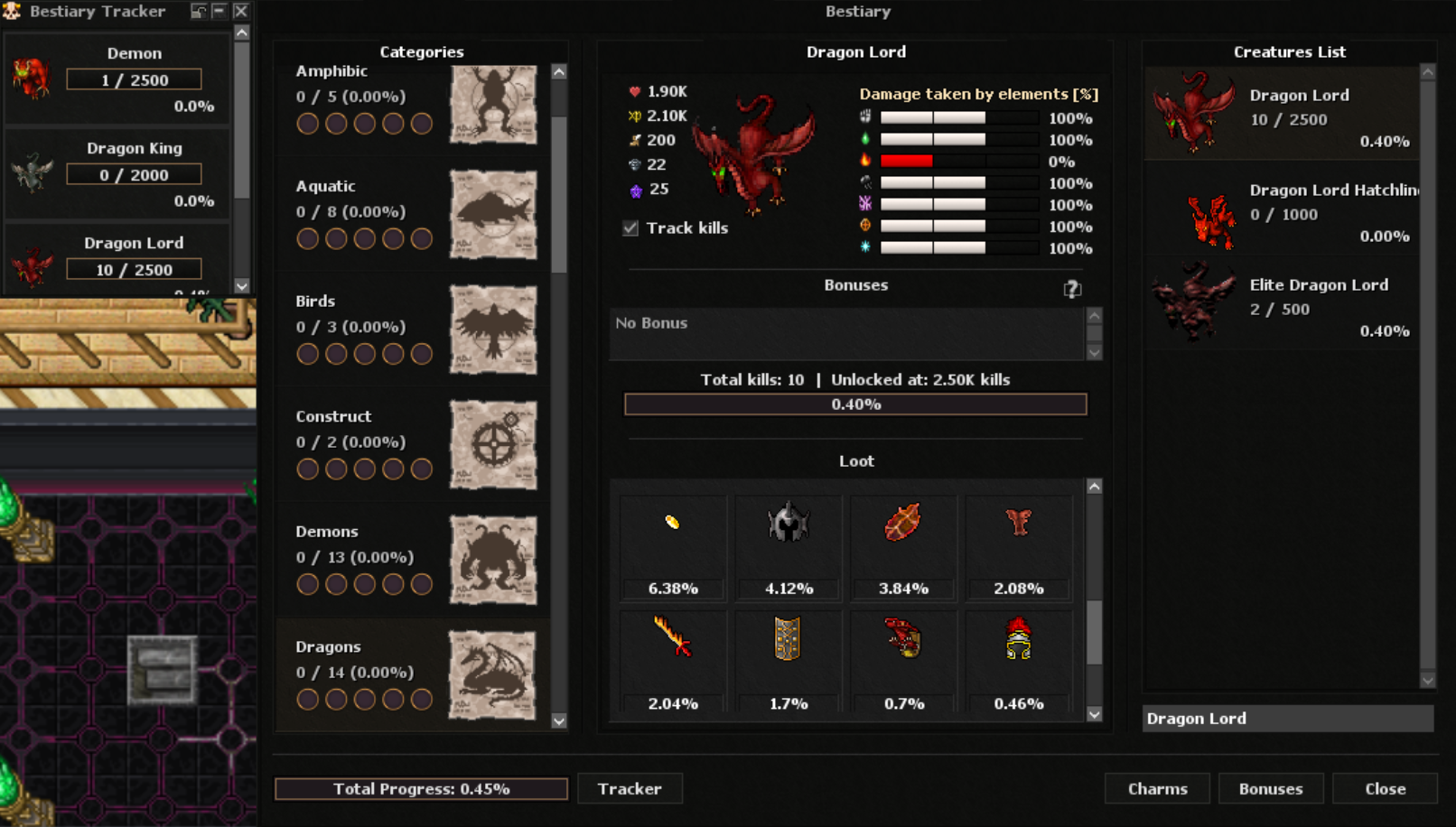The image size is (1456, 827).
Task: Click the first progress circle under Amphibic
Action: 307,124
